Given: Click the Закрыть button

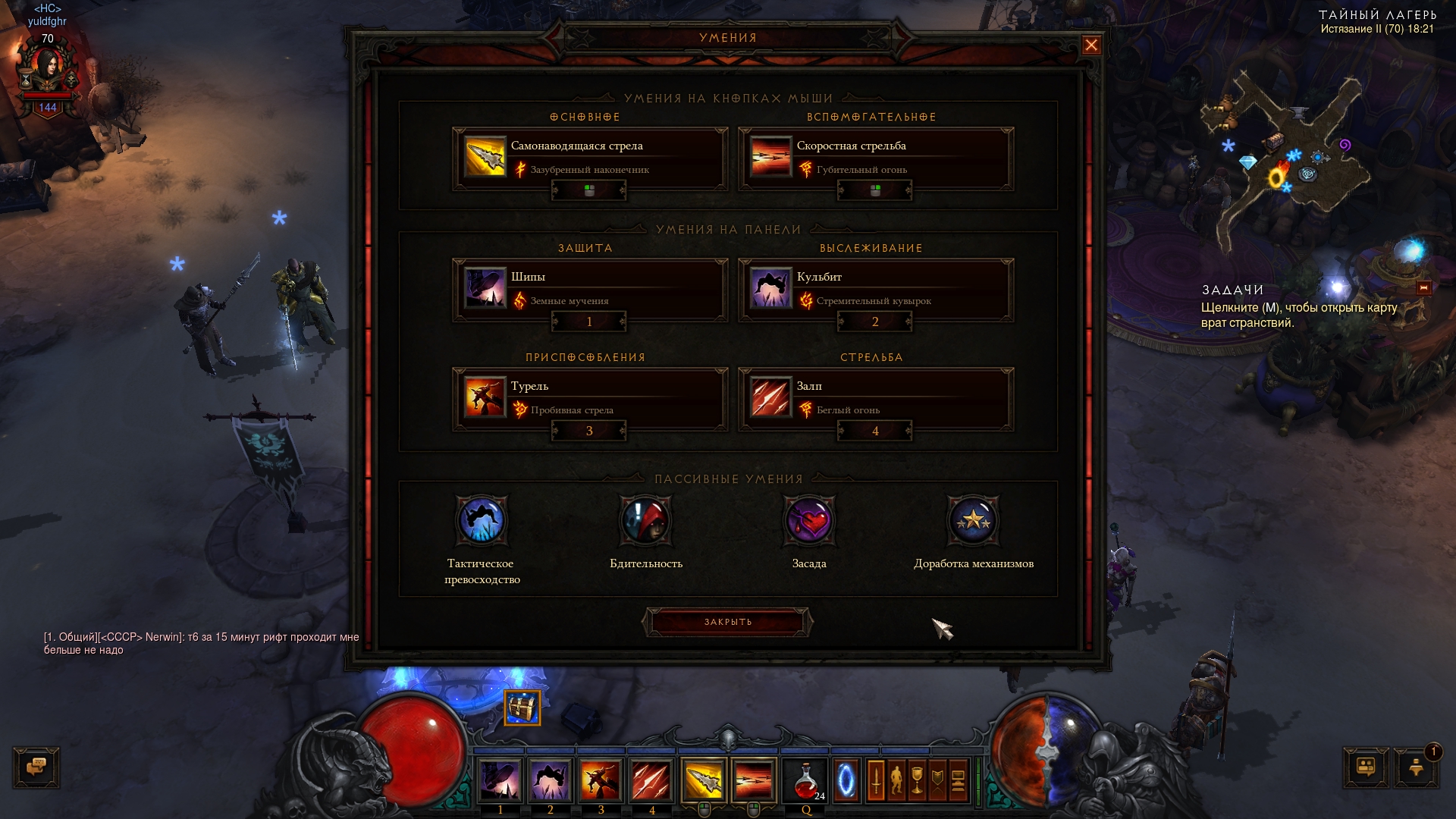Looking at the screenshot, I should (728, 622).
